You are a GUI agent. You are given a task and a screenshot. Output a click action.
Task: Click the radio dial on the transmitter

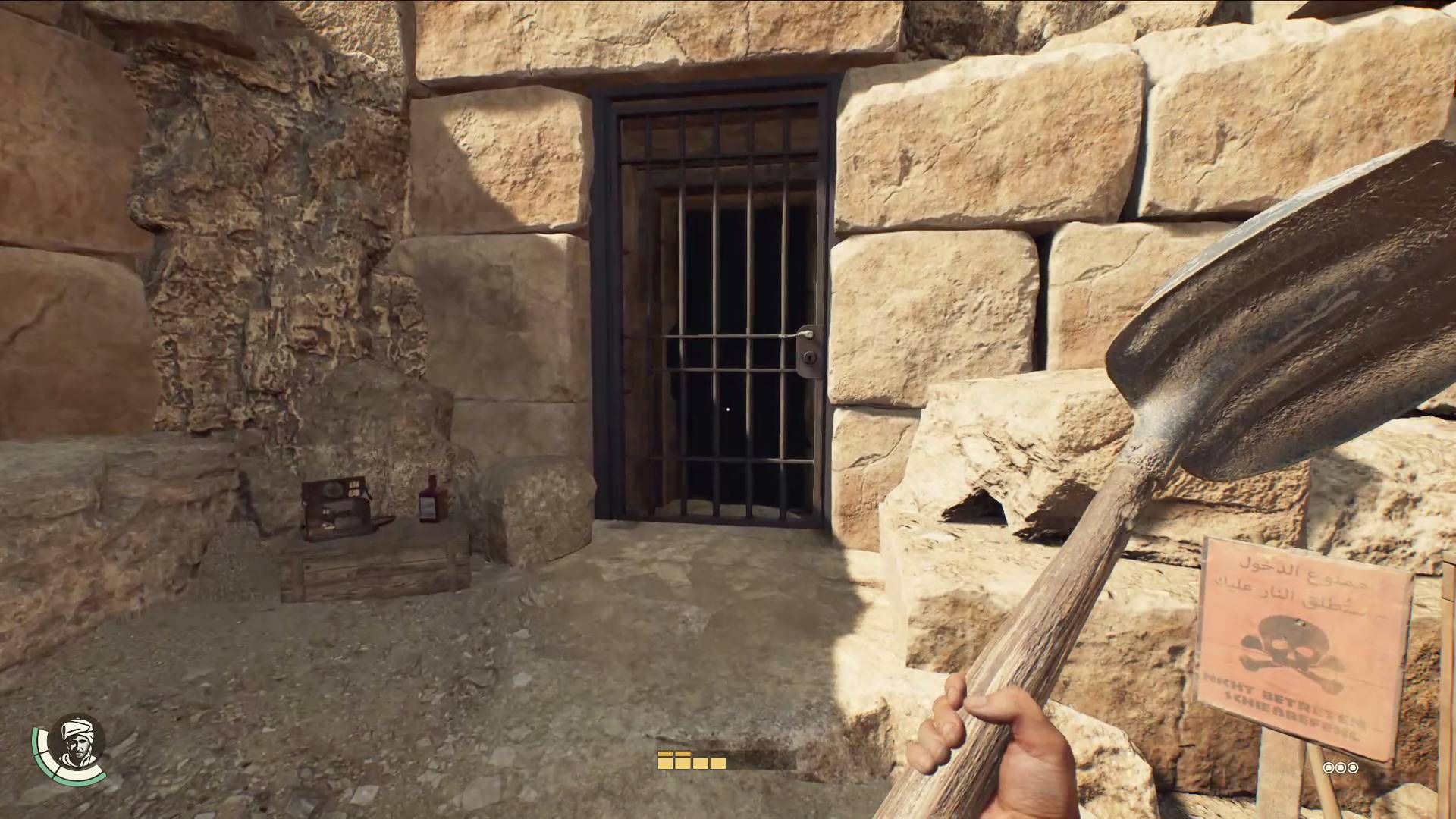[333, 488]
